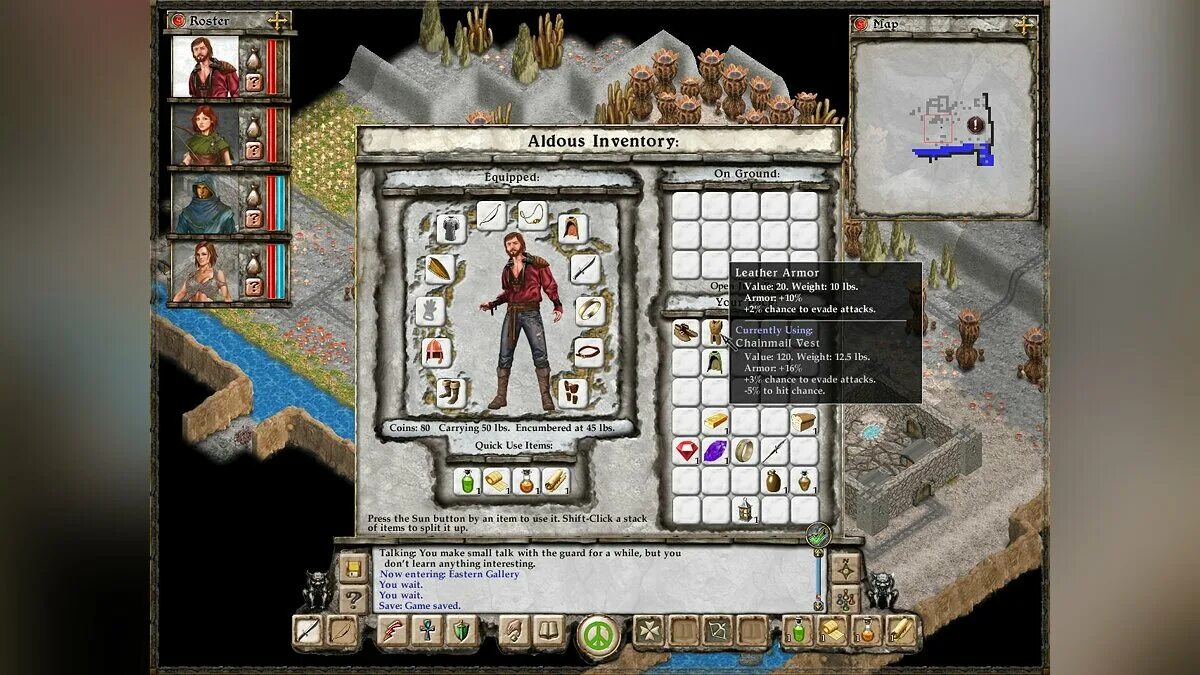Image resolution: width=1200 pixels, height=675 pixels.
Task: Select the gold bar in the pack
Action: tap(715, 421)
